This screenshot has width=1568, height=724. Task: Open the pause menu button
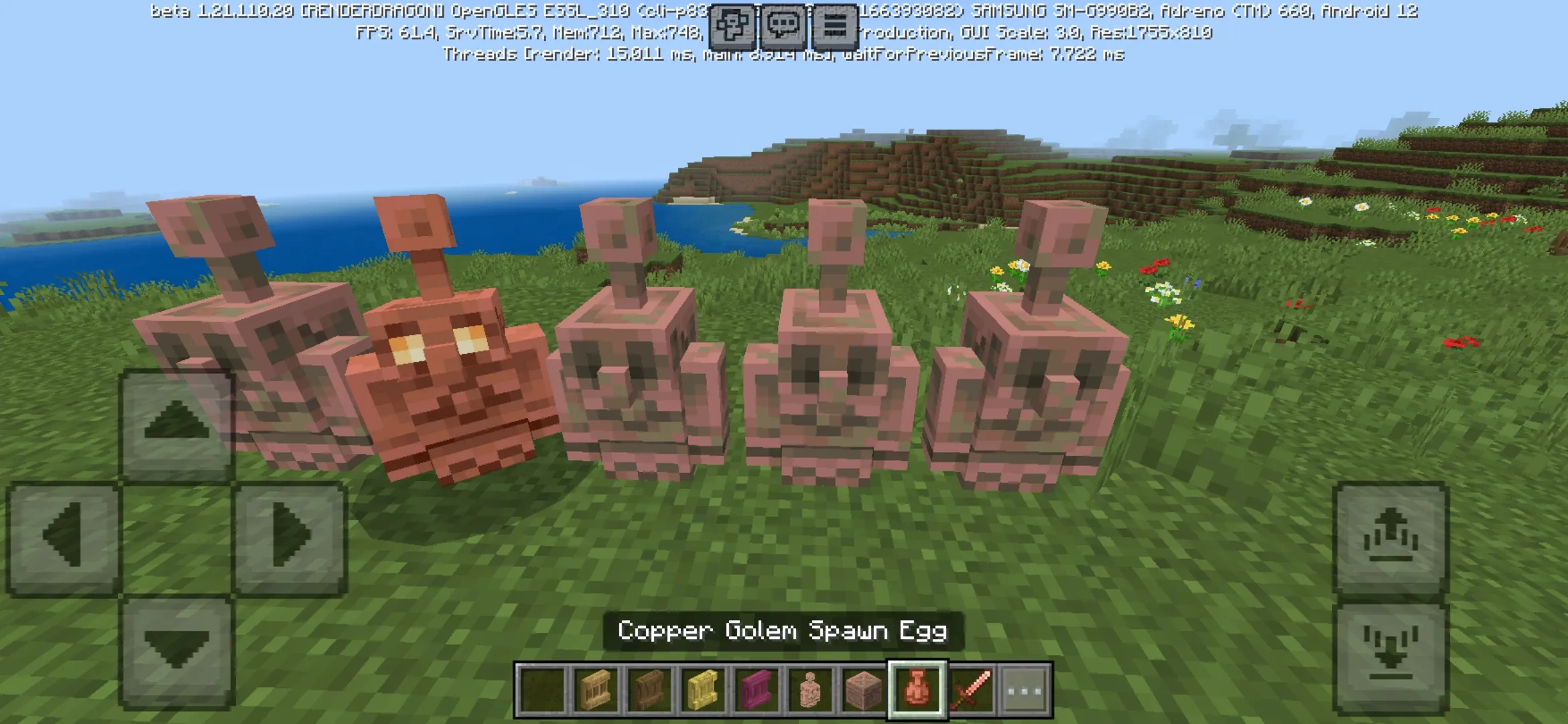point(834,27)
